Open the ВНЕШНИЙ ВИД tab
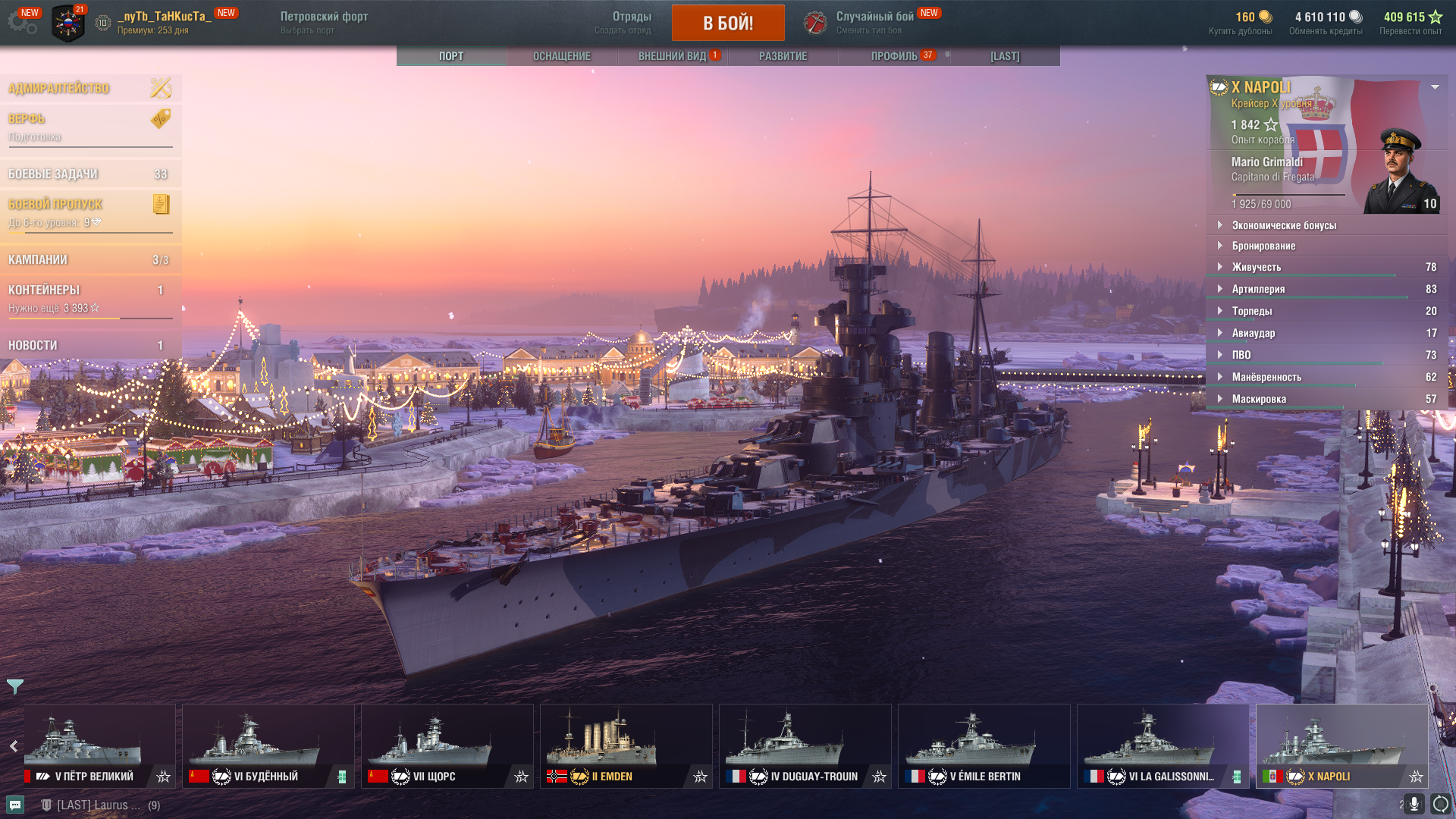The image size is (1456, 819). tap(672, 56)
